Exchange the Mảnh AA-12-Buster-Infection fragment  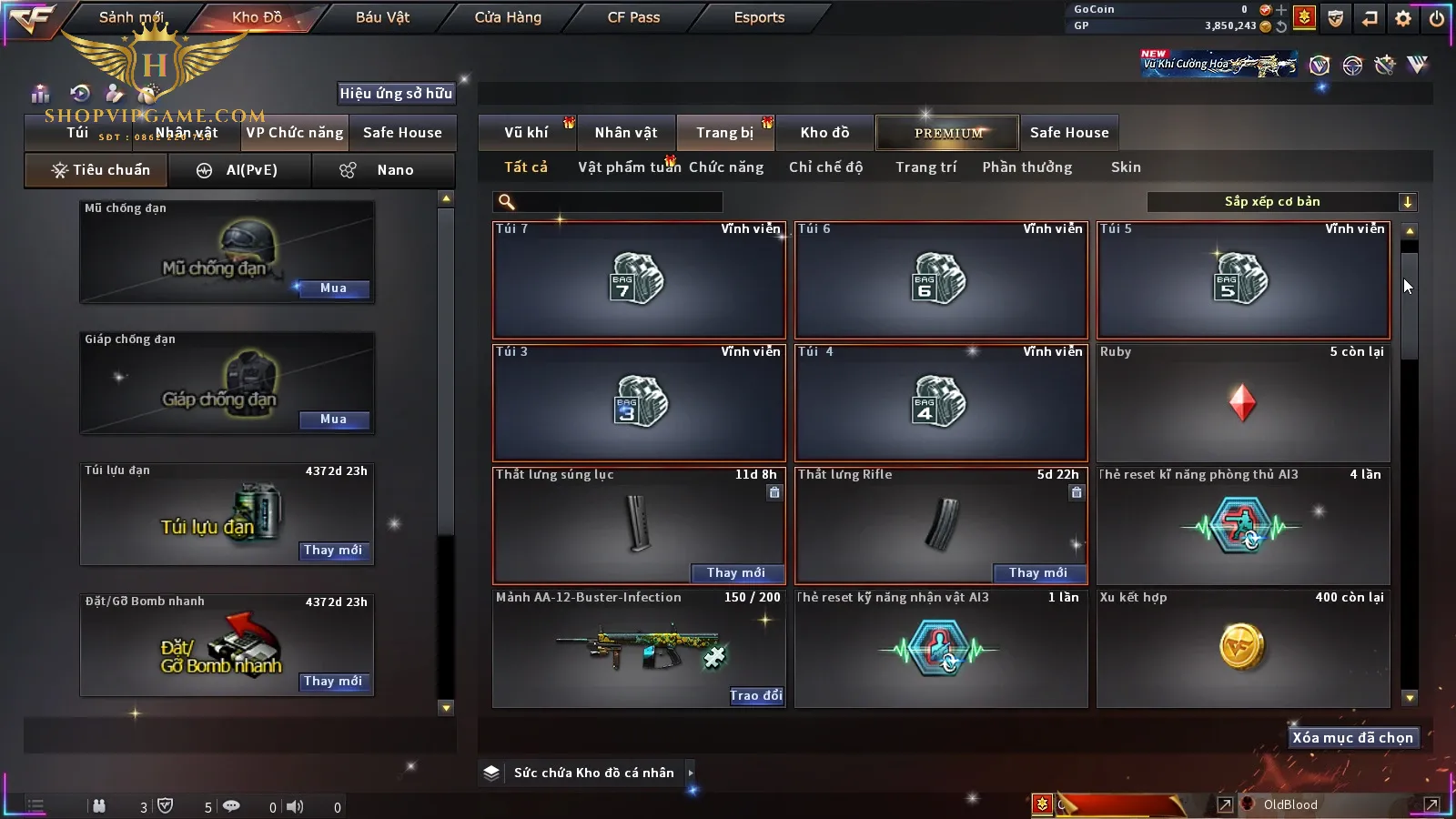[x=755, y=696]
